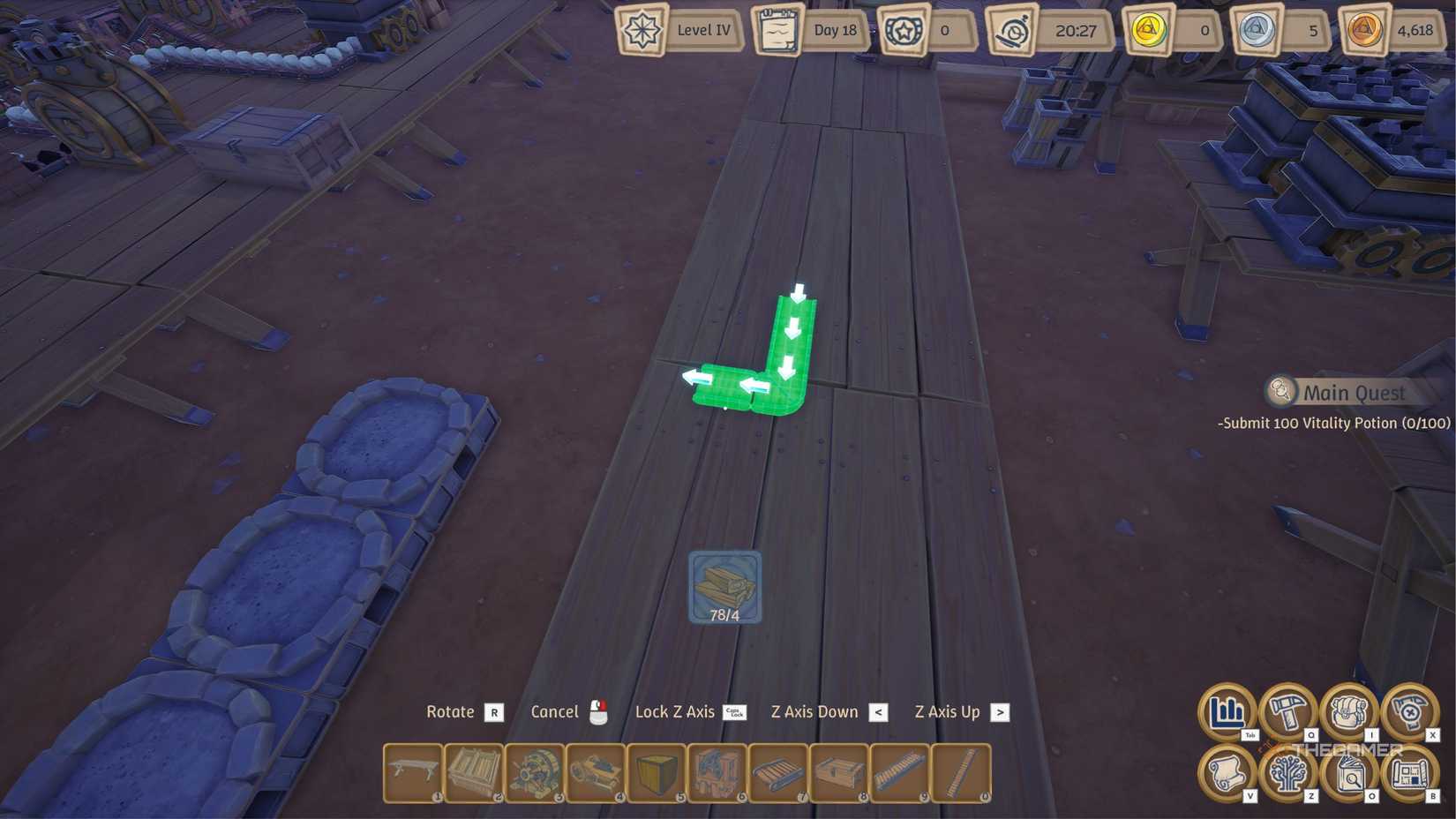The width and height of the screenshot is (1456, 819).
Task: Open the stats panel with the bar chart icon
Action: coord(1227,710)
